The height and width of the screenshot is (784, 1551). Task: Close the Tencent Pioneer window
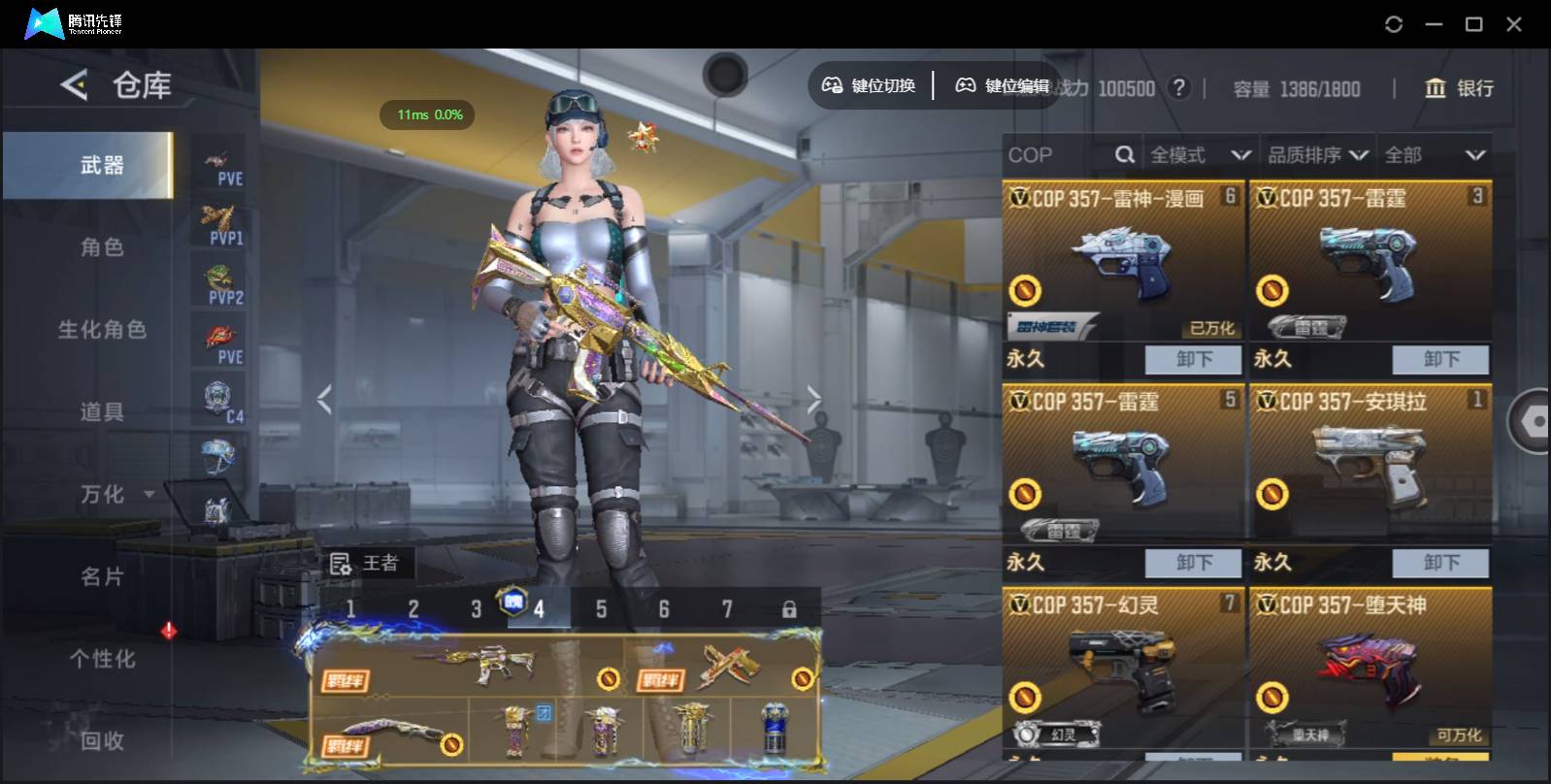point(1513,24)
